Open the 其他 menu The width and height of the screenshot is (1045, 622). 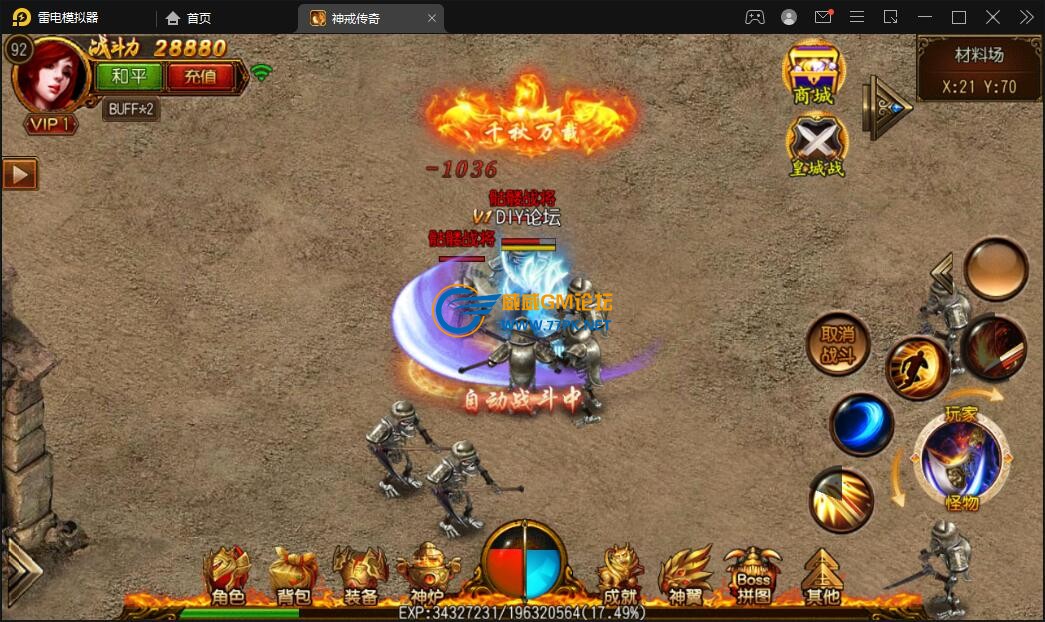(822, 577)
